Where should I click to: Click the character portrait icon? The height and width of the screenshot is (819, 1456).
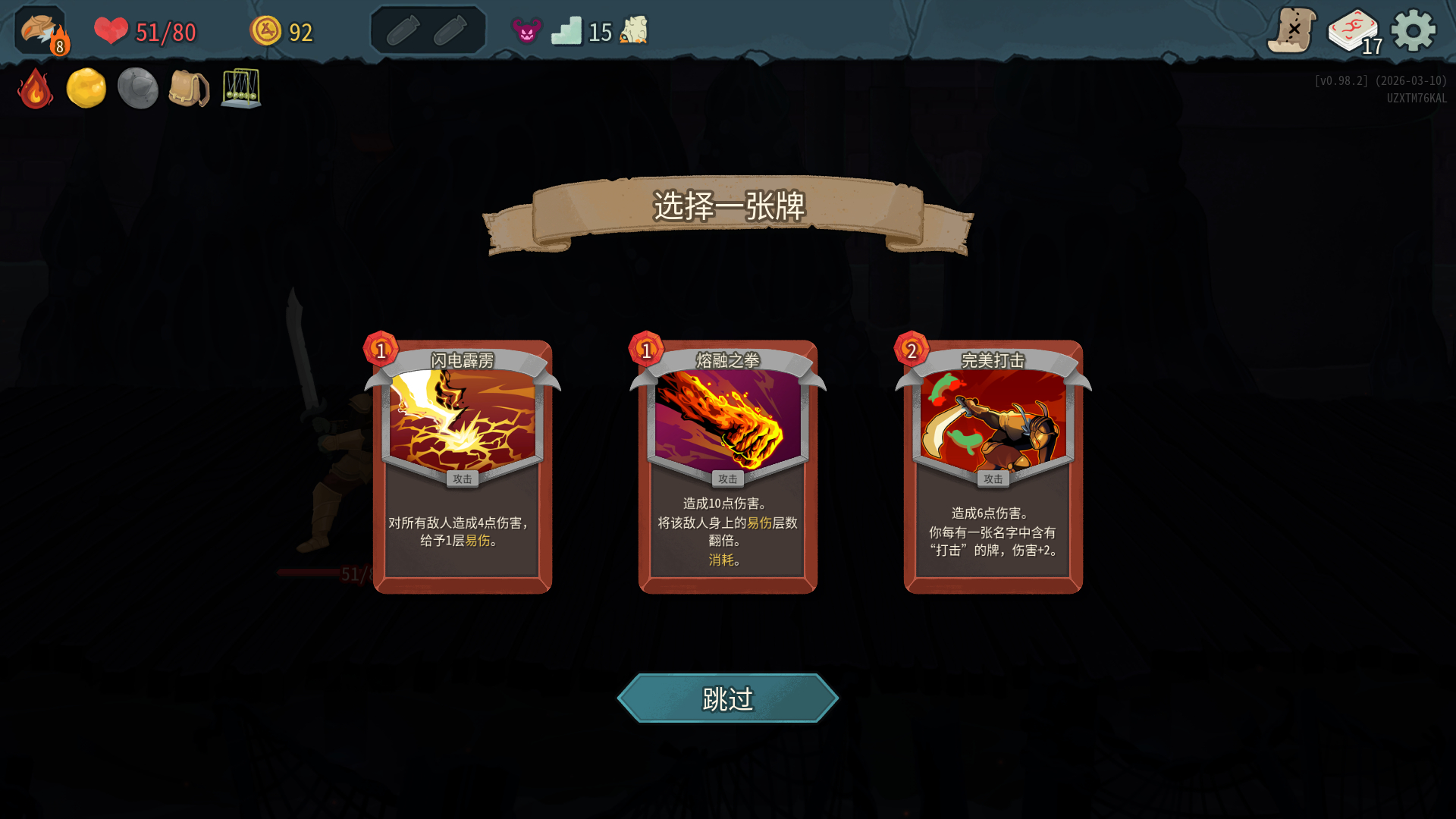pos(41,31)
